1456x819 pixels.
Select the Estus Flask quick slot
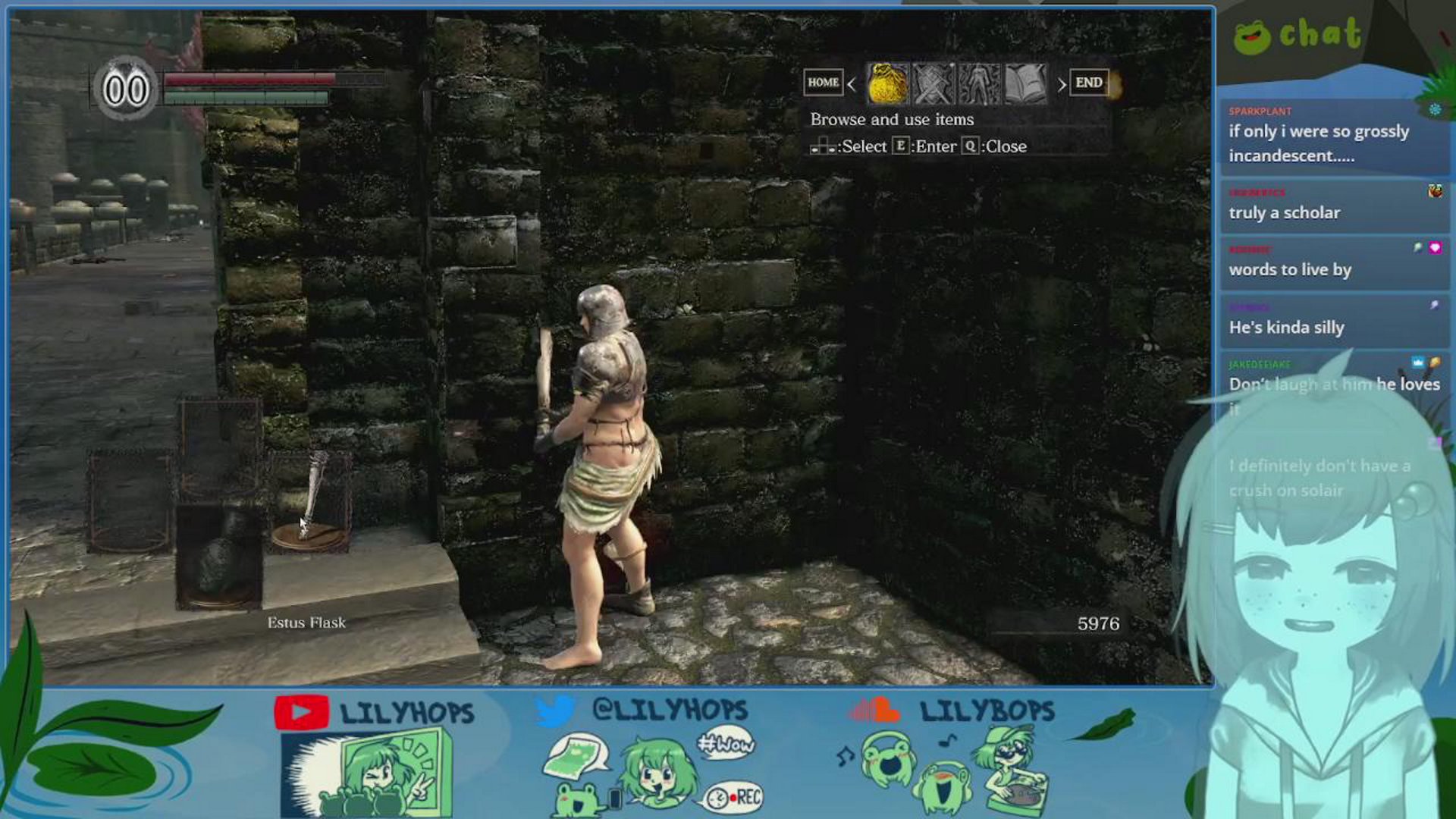click(x=220, y=557)
